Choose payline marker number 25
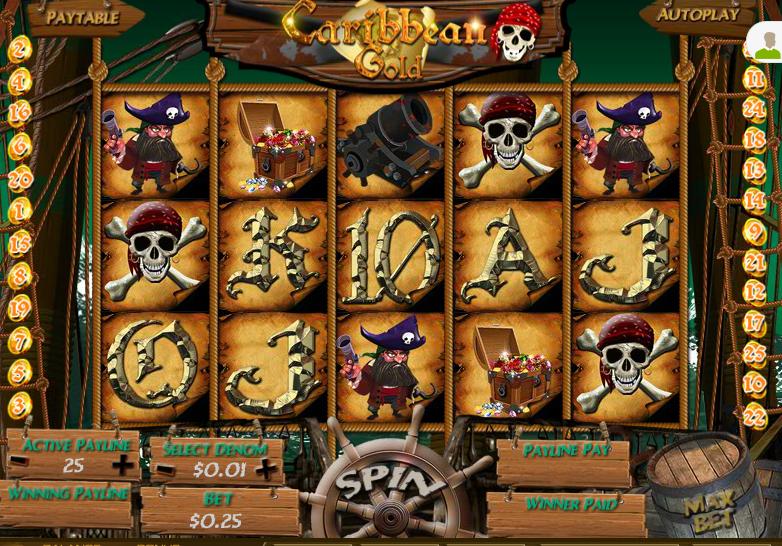The width and height of the screenshot is (782, 546). pos(754,353)
